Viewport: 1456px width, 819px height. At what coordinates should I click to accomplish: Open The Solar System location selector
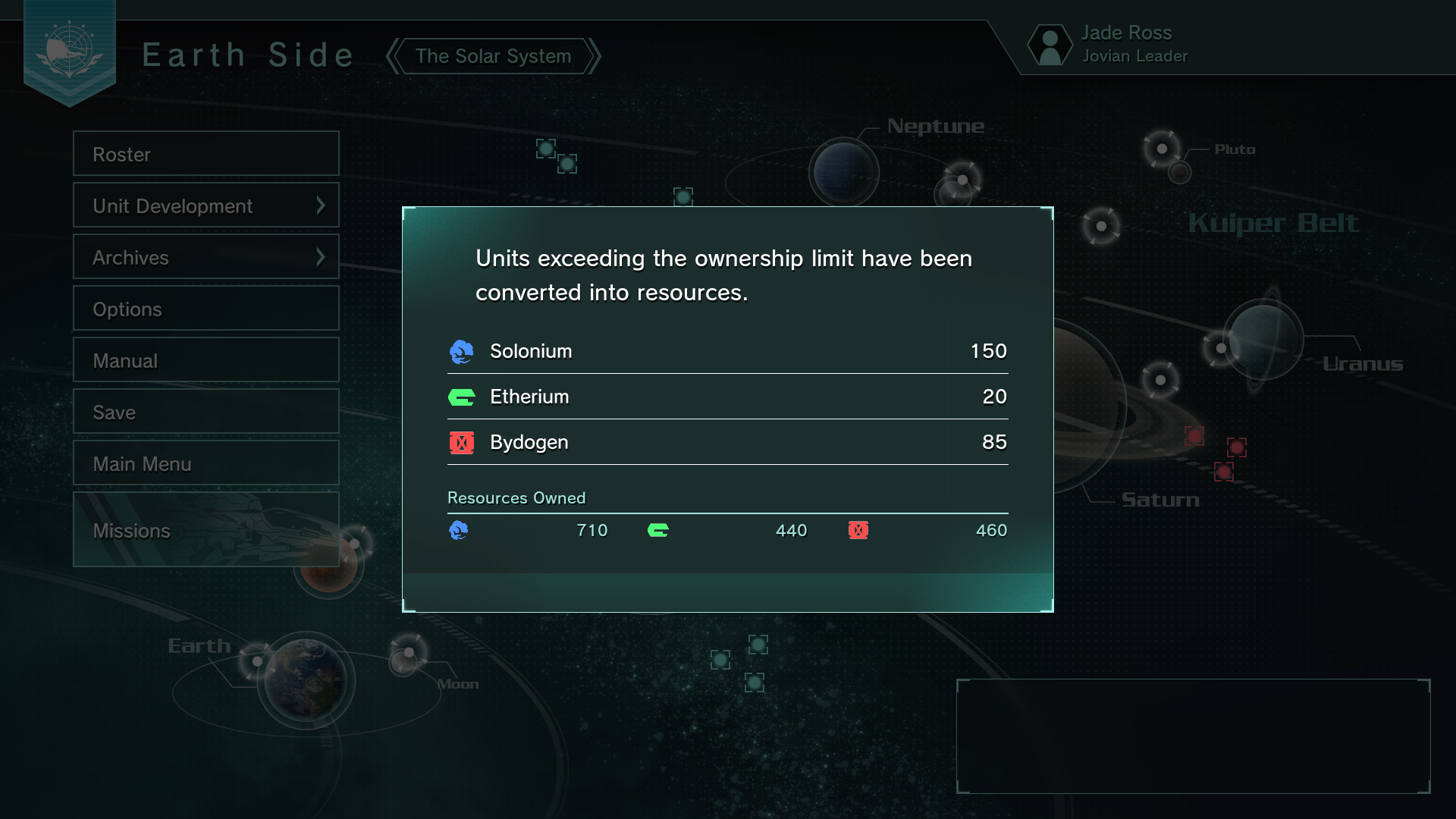coord(492,55)
